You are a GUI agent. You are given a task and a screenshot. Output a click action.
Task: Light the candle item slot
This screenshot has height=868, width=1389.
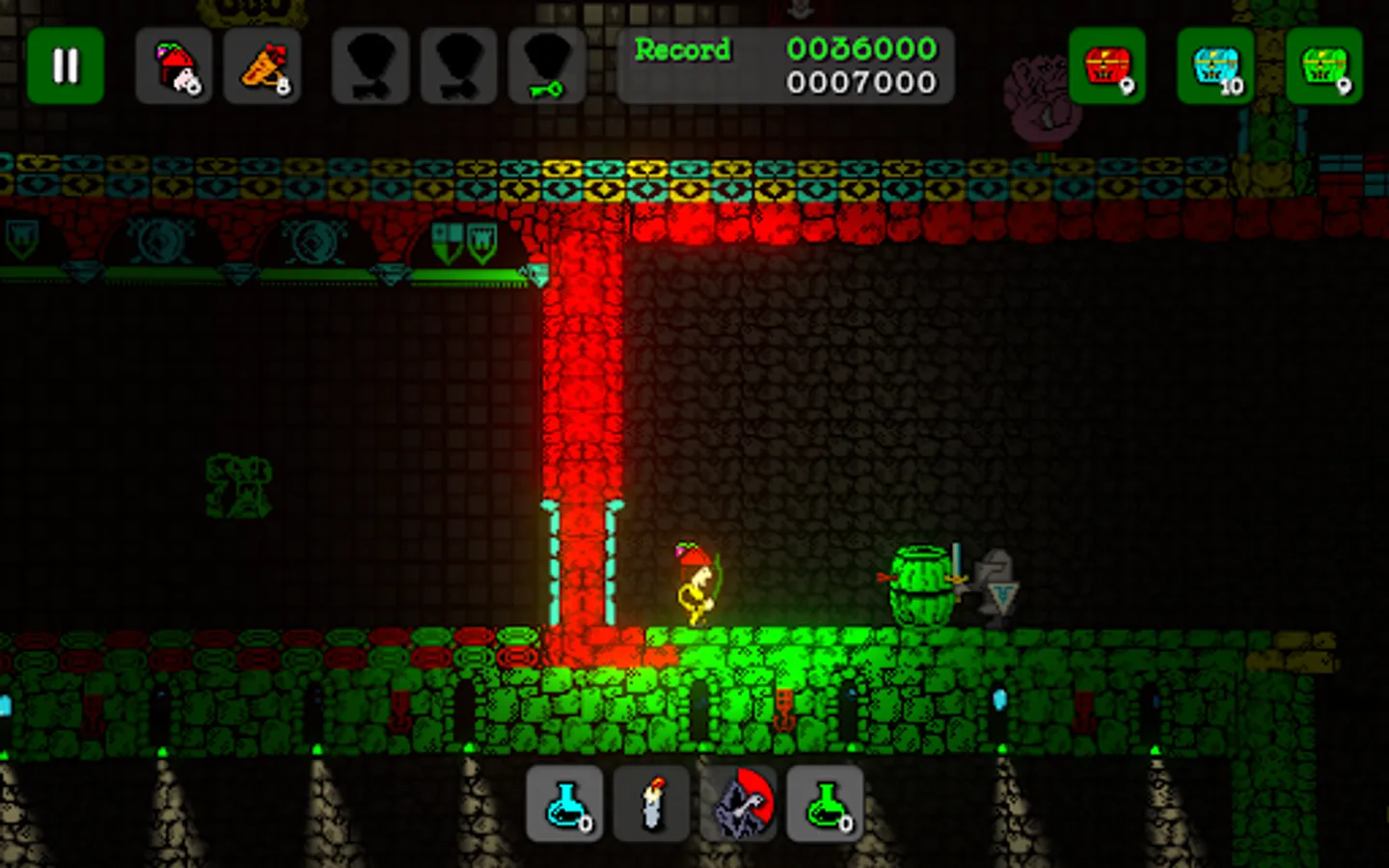point(652,803)
